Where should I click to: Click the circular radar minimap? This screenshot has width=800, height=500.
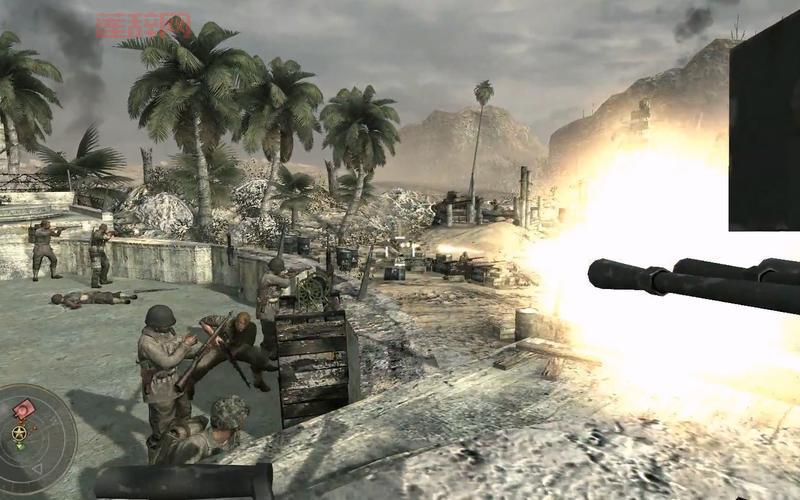click(36, 437)
